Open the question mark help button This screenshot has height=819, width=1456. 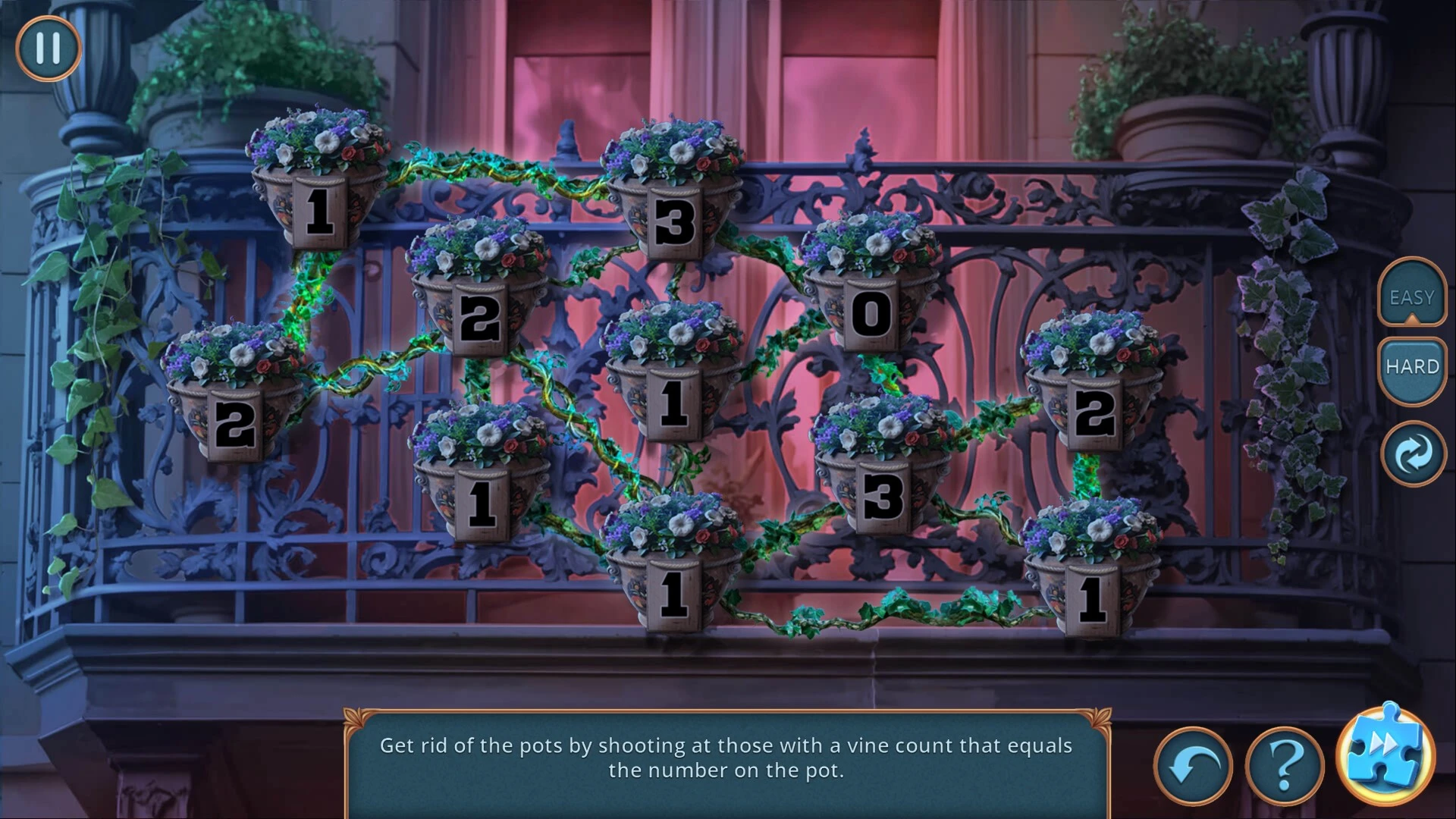(x=1284, y=767)
